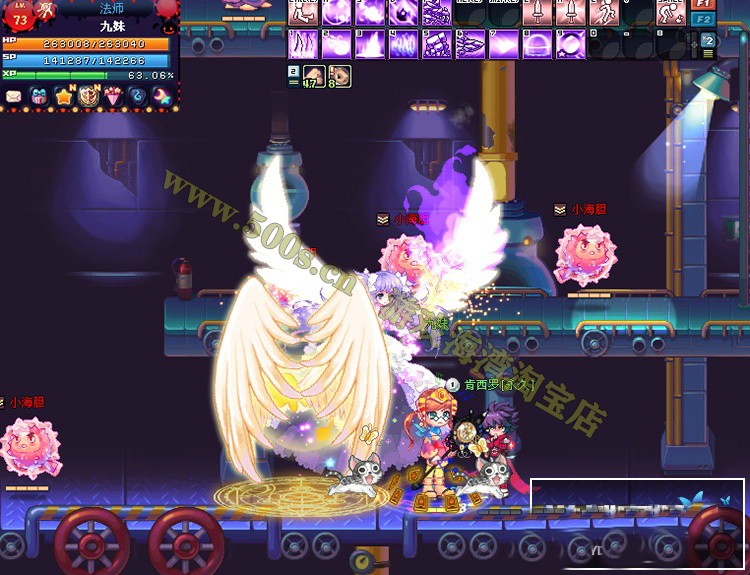The height and width of the screenshot is (575, 750).
Task: Cast the purple lightning streaks skill
Action: 302,44
